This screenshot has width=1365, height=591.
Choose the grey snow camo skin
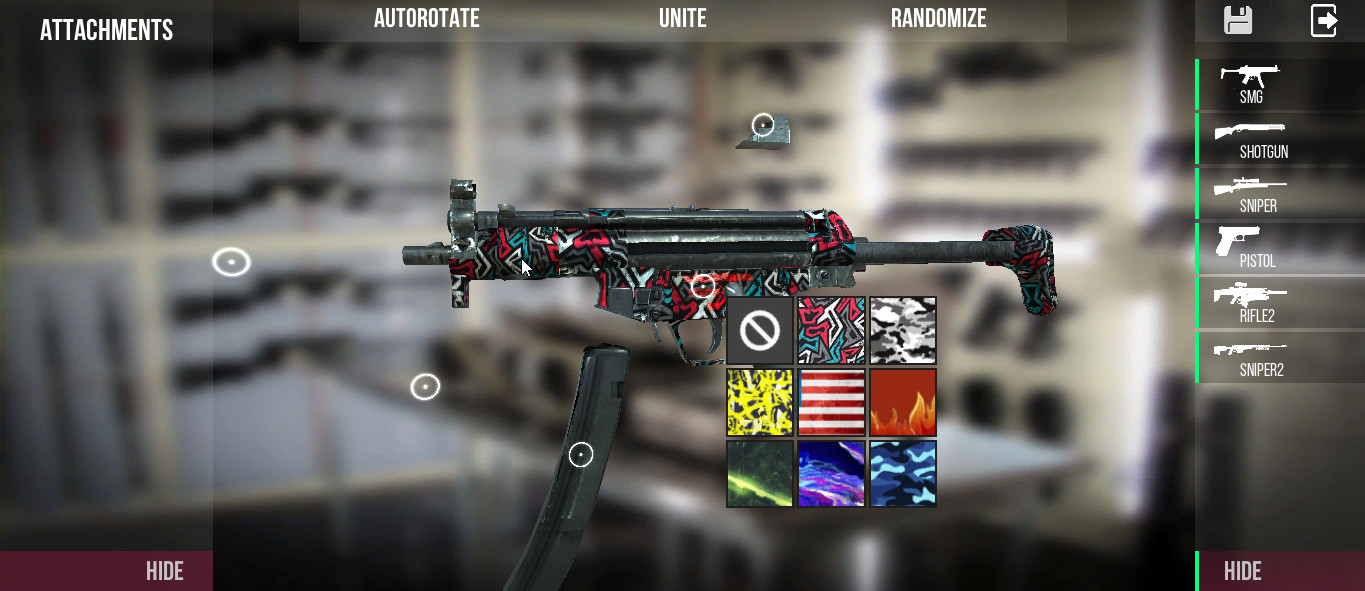[903, 331]
